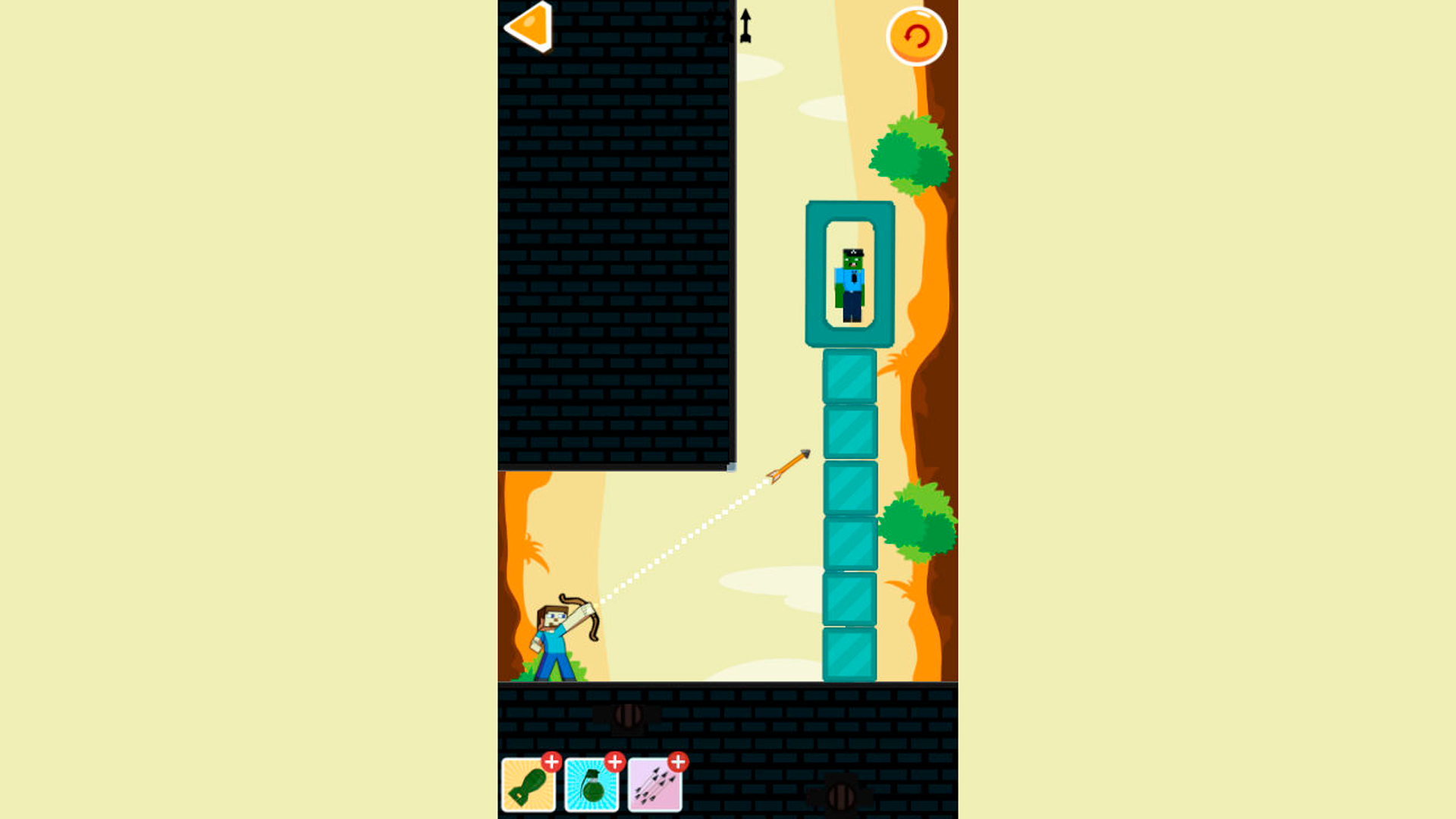1456x819 pixels.
Task: Select the grenade power-up
Action: click(x=592, y=786)
